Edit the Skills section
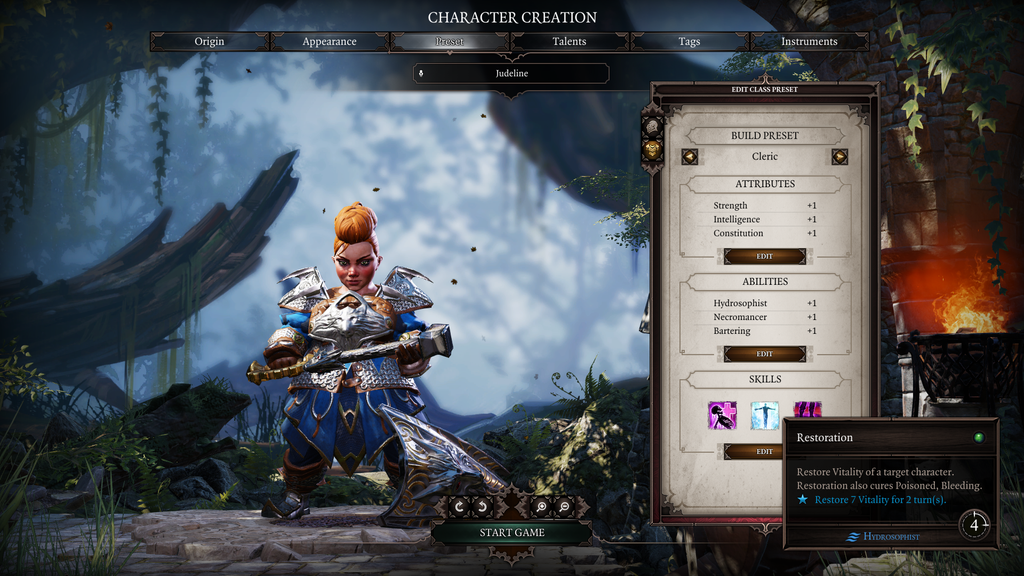Viewport: 1024px width, 576px height. [x=765, y=451]
